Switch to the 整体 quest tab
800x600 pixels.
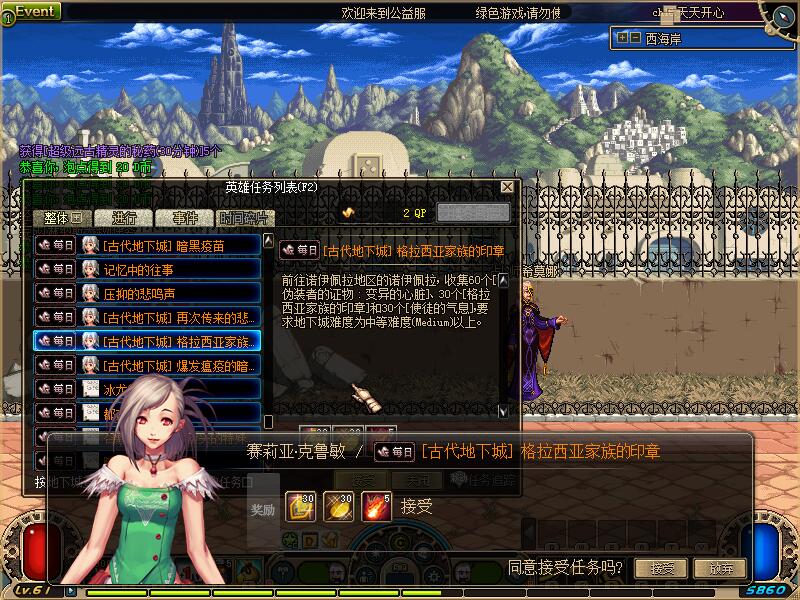pyautogui.click(x=62, y=217)
